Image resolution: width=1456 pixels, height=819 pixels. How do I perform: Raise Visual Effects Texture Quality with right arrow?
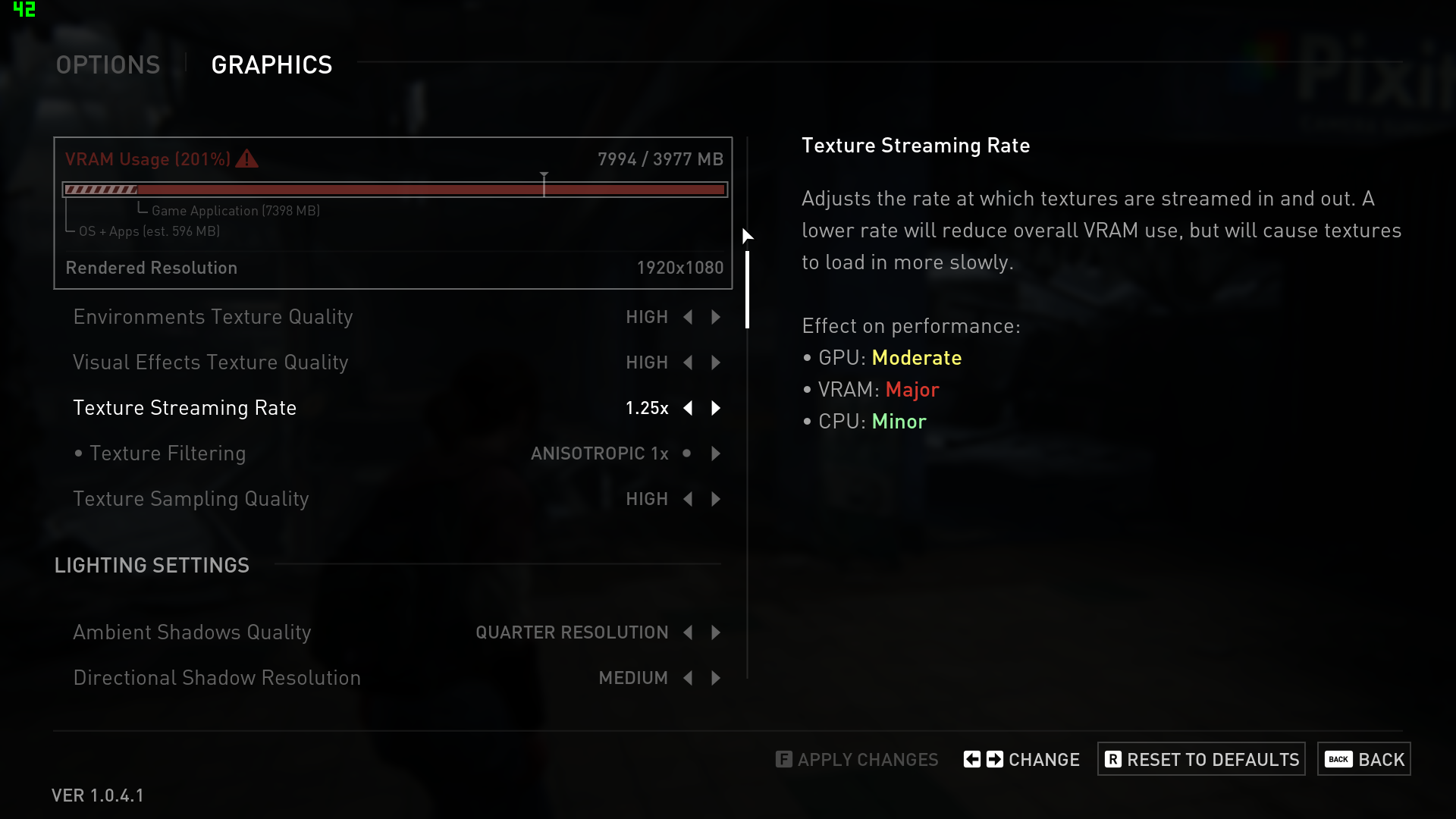(716, 362)
